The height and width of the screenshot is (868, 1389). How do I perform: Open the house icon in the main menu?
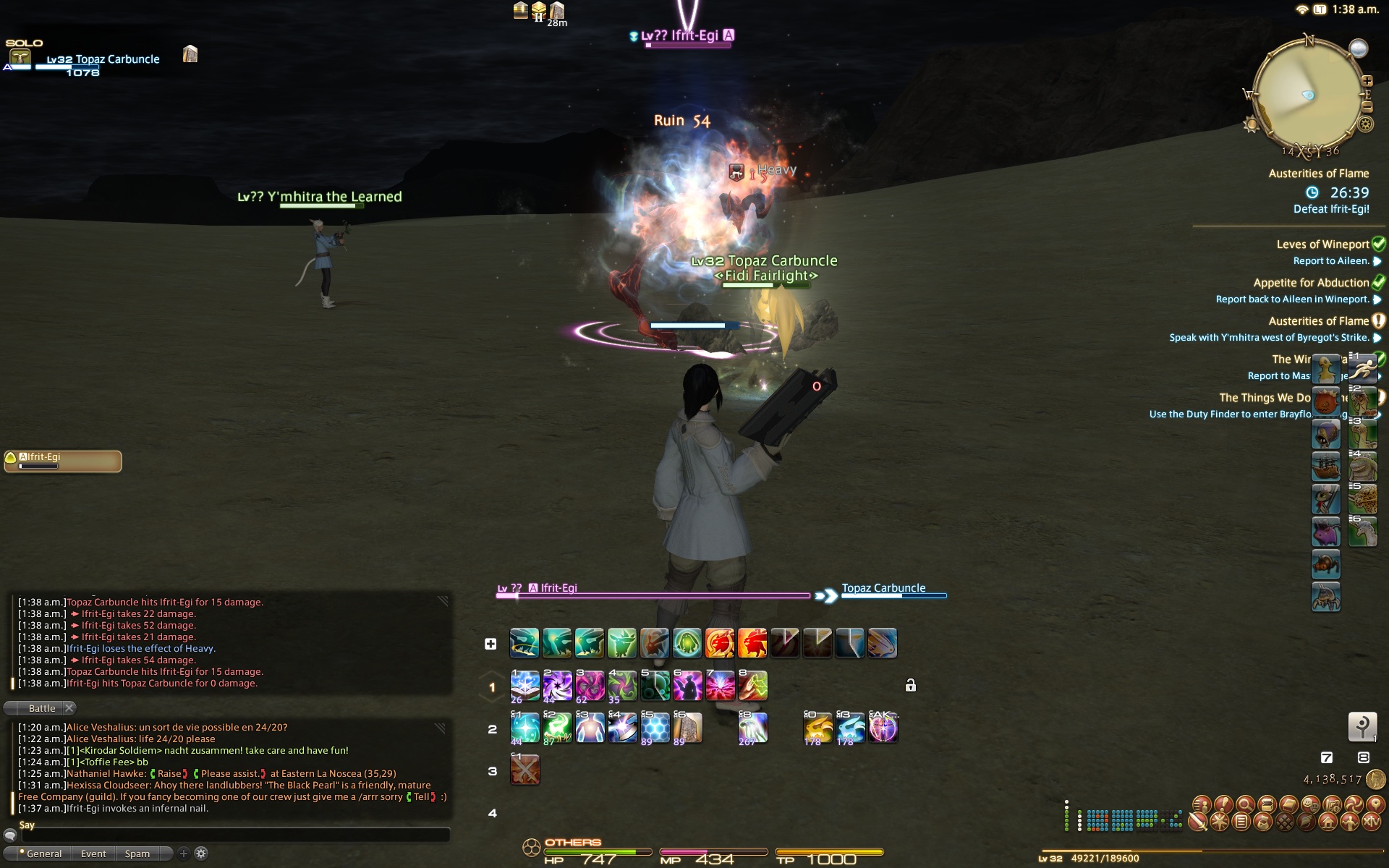1328,822
